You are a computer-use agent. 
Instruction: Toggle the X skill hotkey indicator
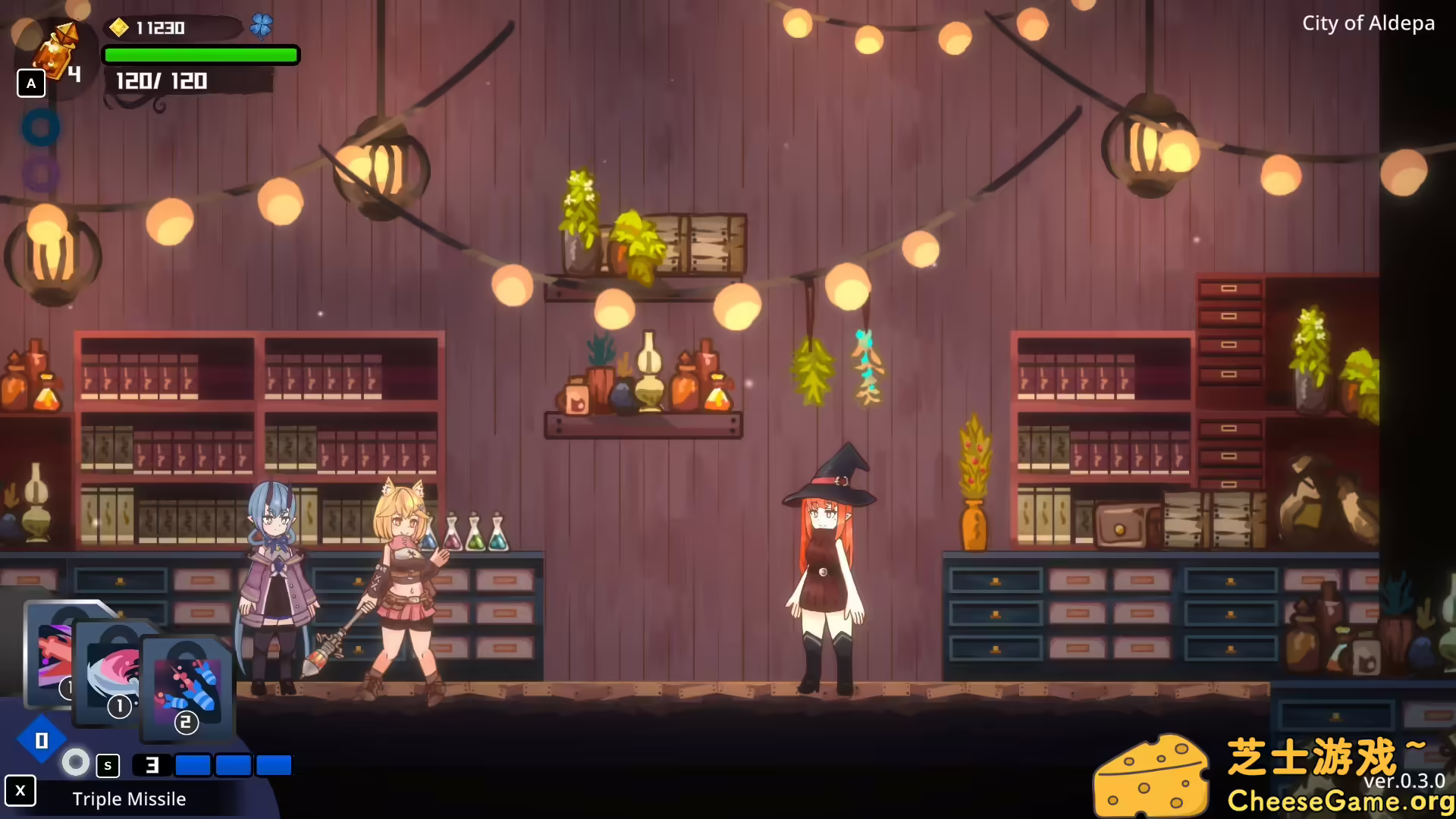tap(20, 791)
